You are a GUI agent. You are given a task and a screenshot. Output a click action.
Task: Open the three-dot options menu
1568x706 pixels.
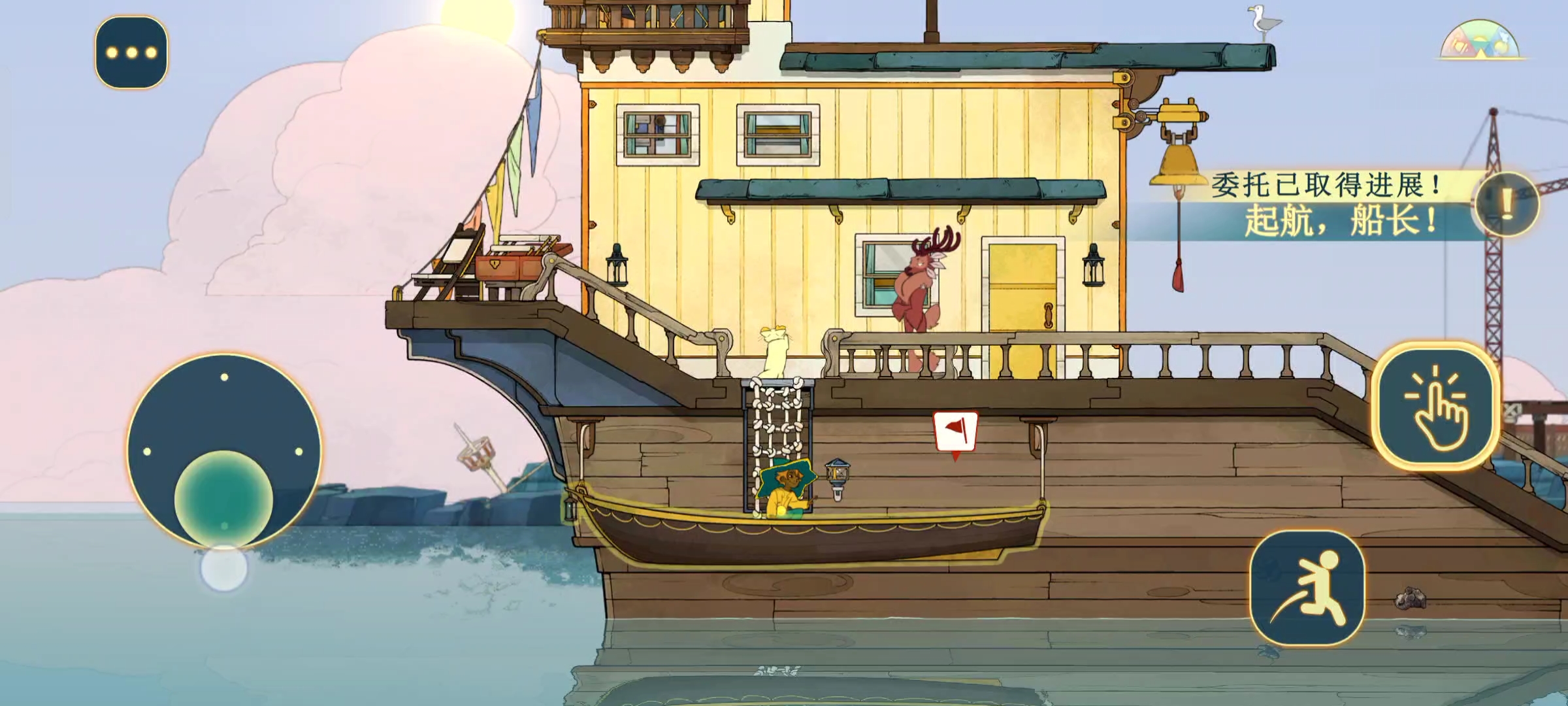pos(131,52)
